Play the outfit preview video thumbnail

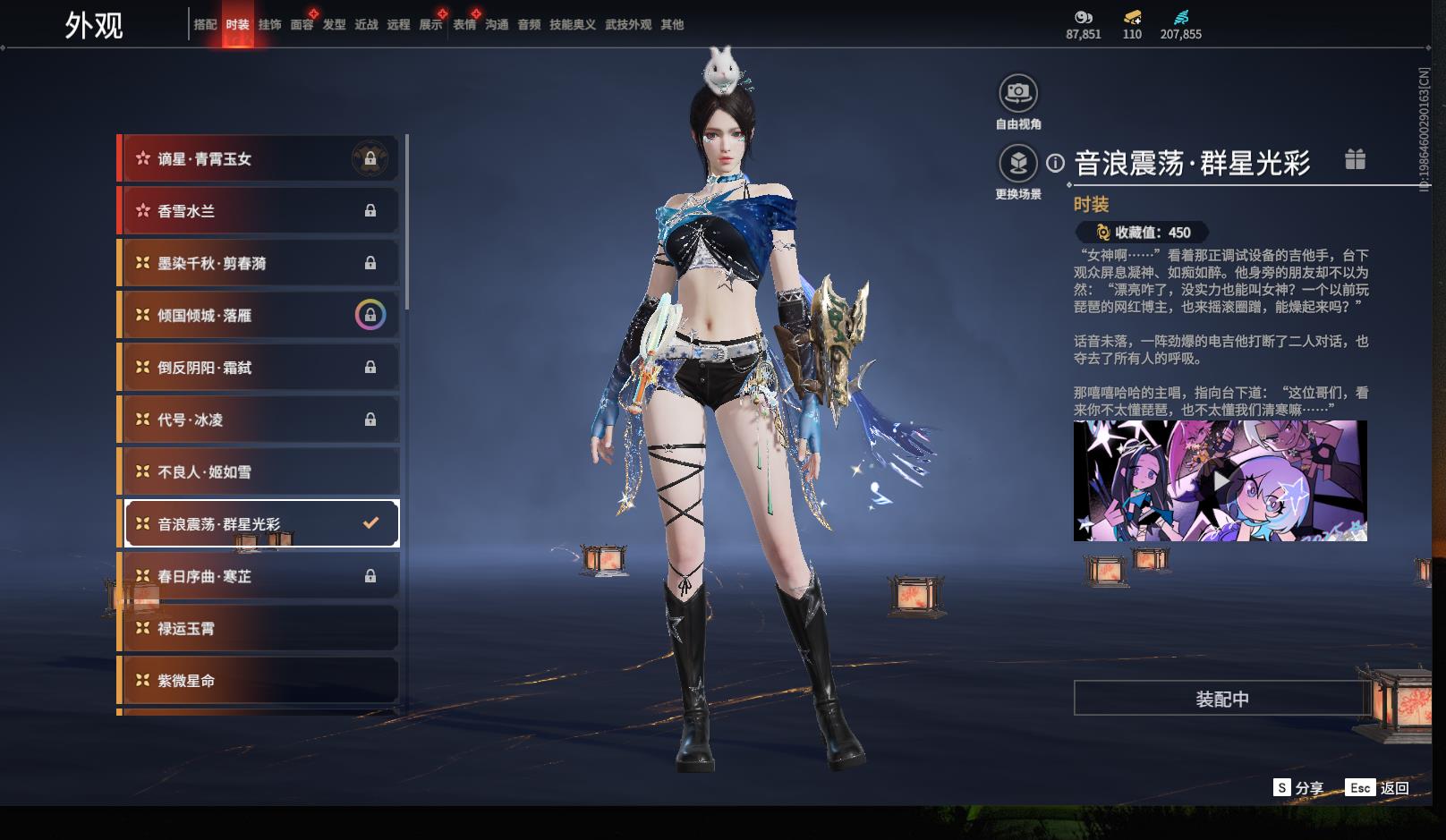tap(1221, 480)
